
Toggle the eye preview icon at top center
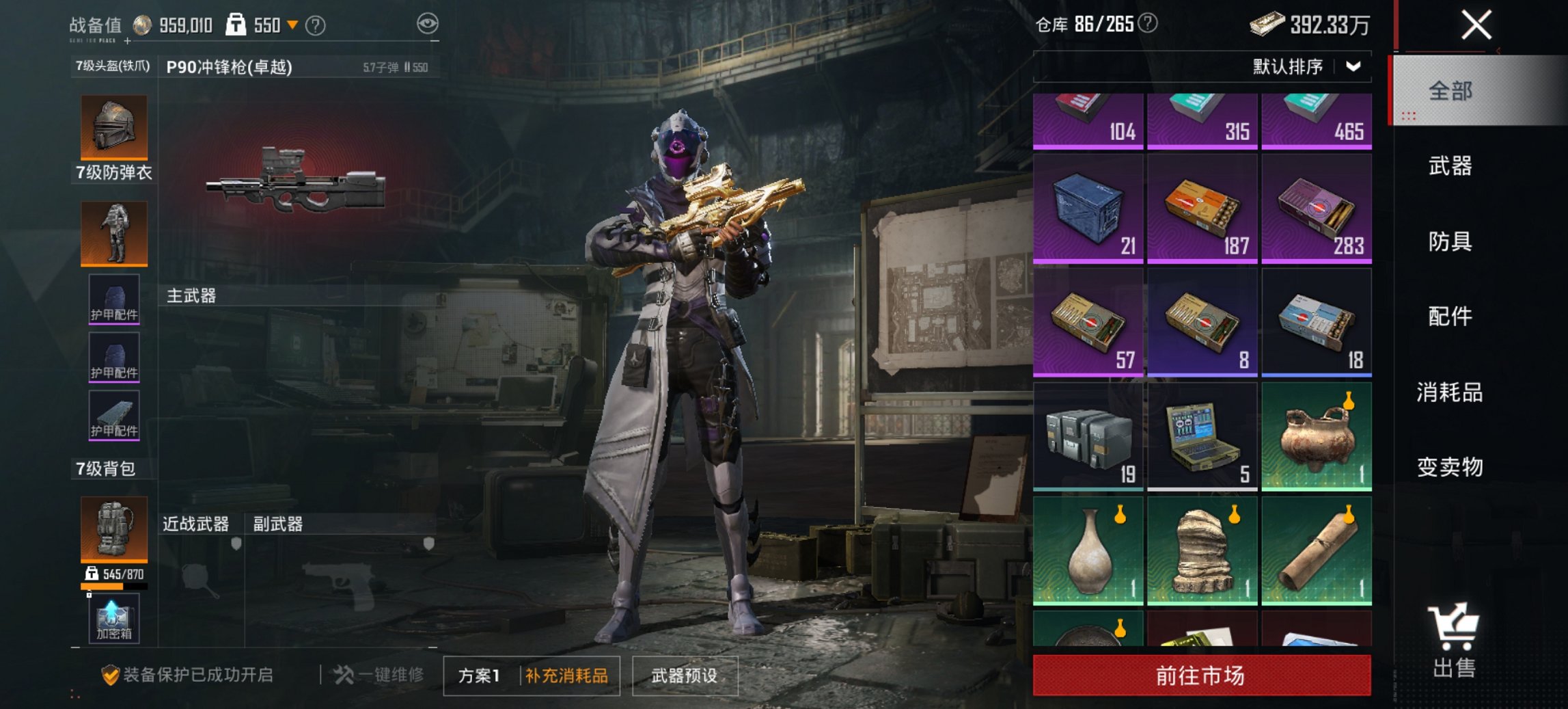(428, 22)
